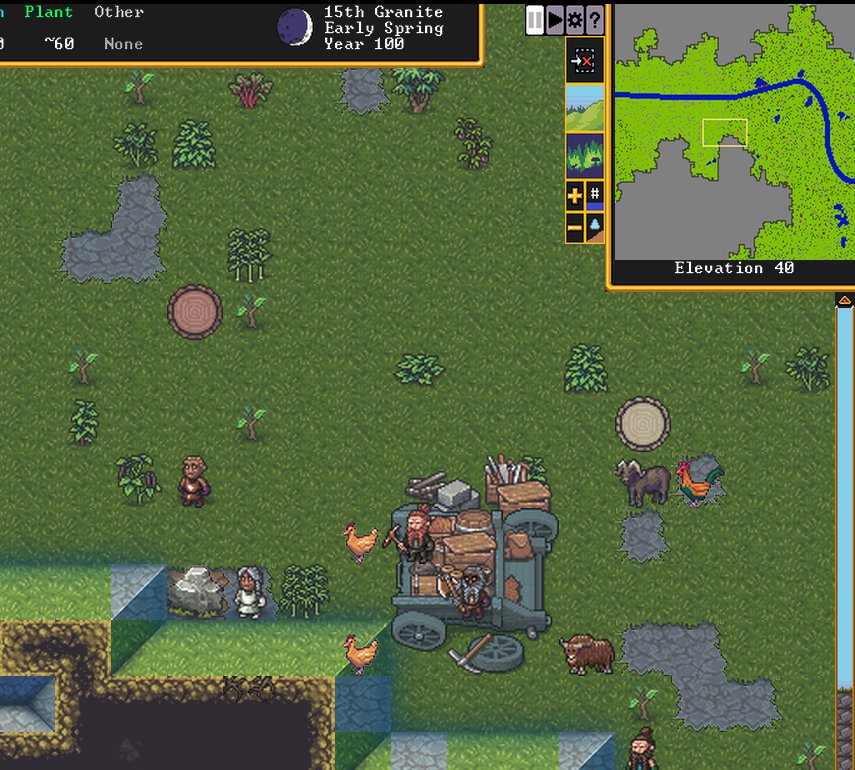Screen dimensions: 855x770
Task: Resume the game with the play arrow
Action: pyautogui.click(x=555, y=19)
